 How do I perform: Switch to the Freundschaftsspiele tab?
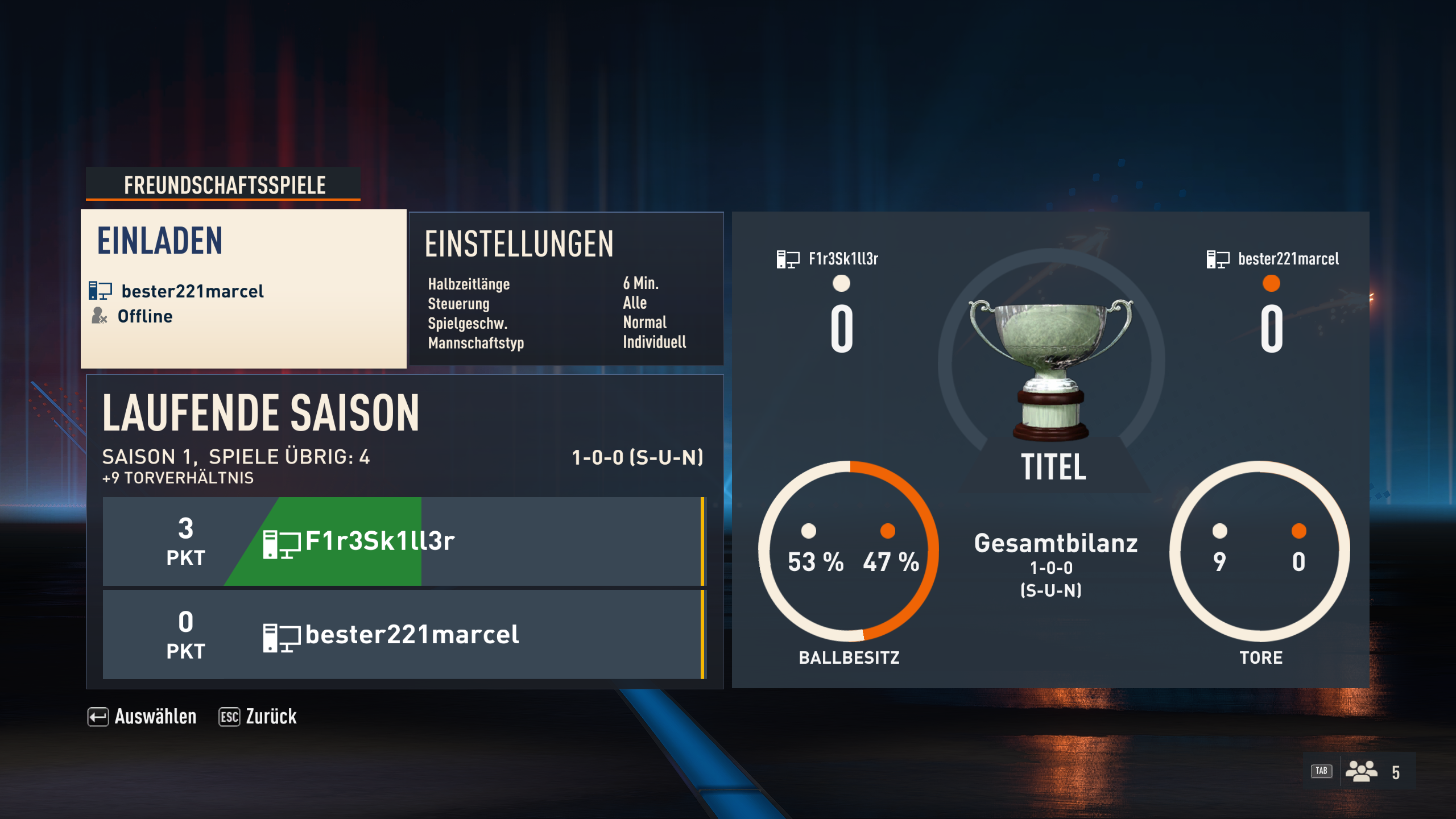224,185
